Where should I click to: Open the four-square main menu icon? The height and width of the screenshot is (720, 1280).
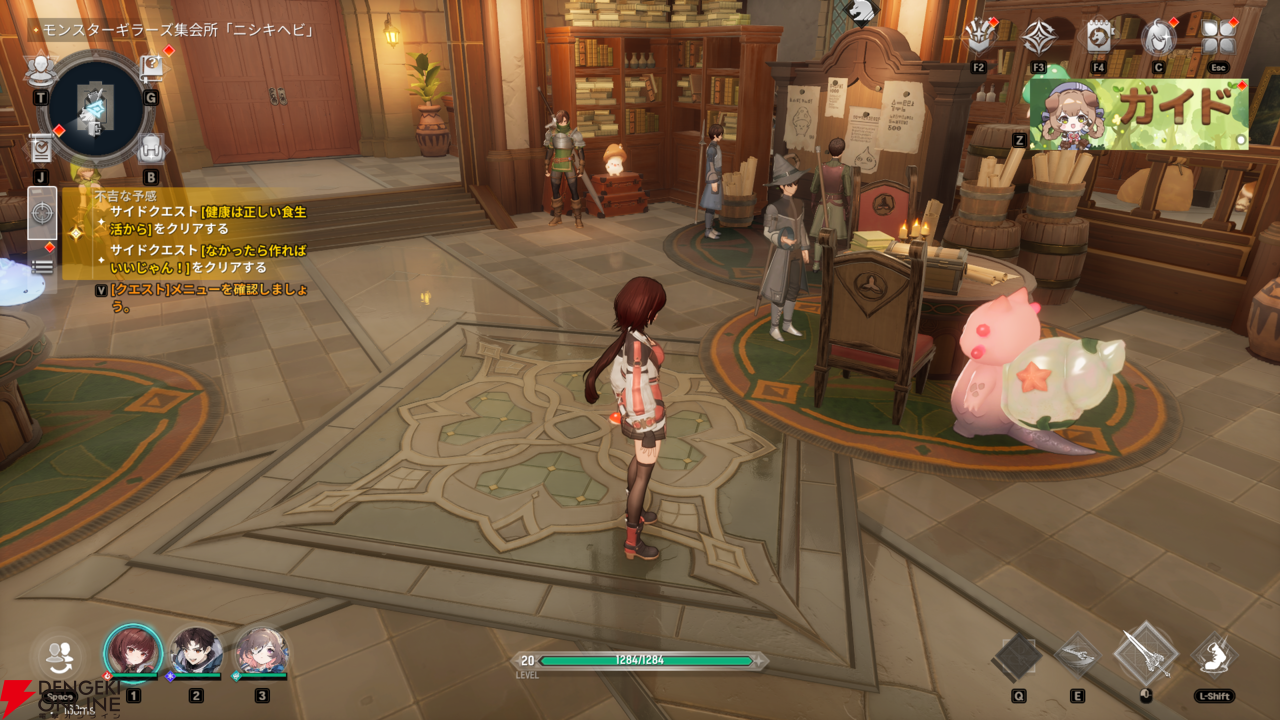pos(1218,38)
